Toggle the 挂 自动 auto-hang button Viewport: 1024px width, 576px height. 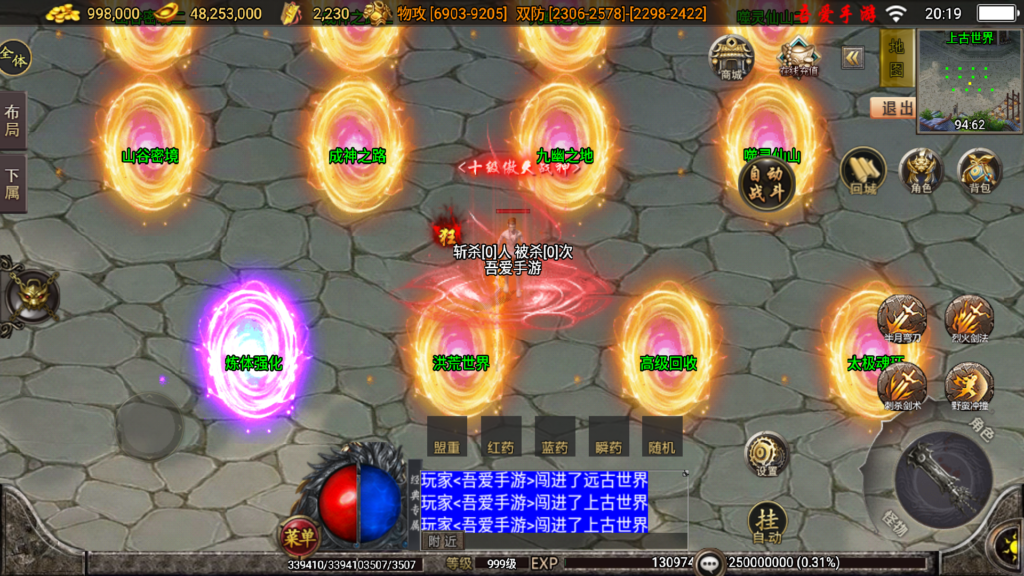[x=767, y=523]
